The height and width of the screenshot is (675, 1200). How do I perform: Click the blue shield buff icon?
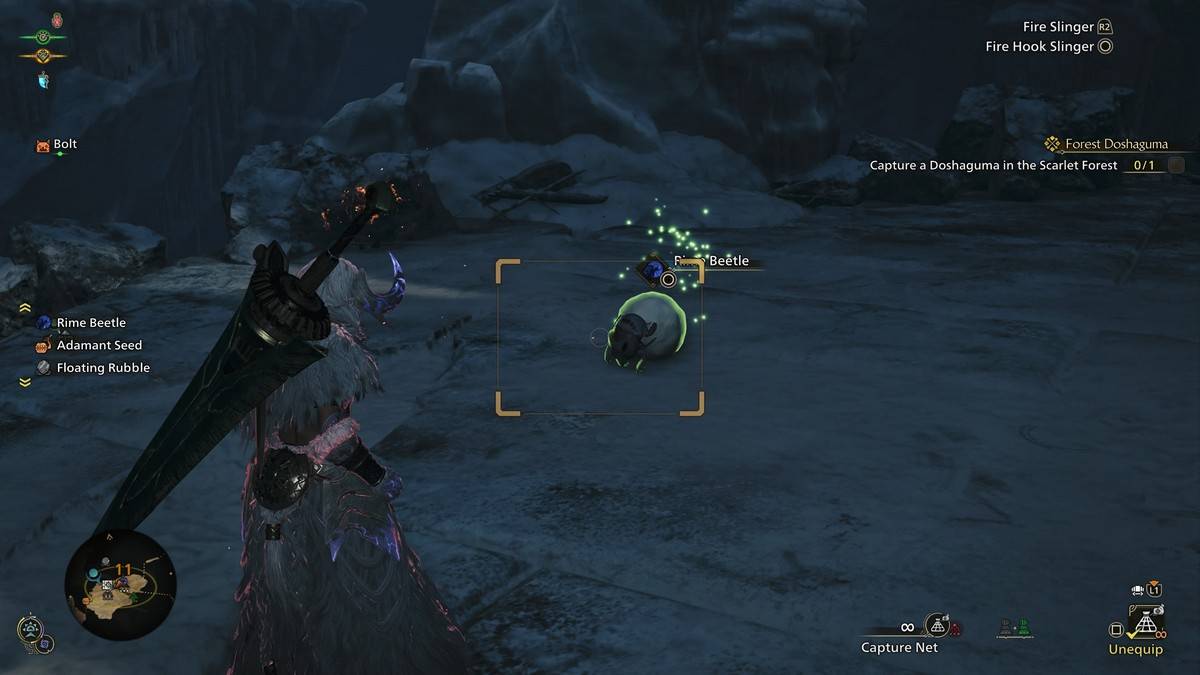click(44, 79)
